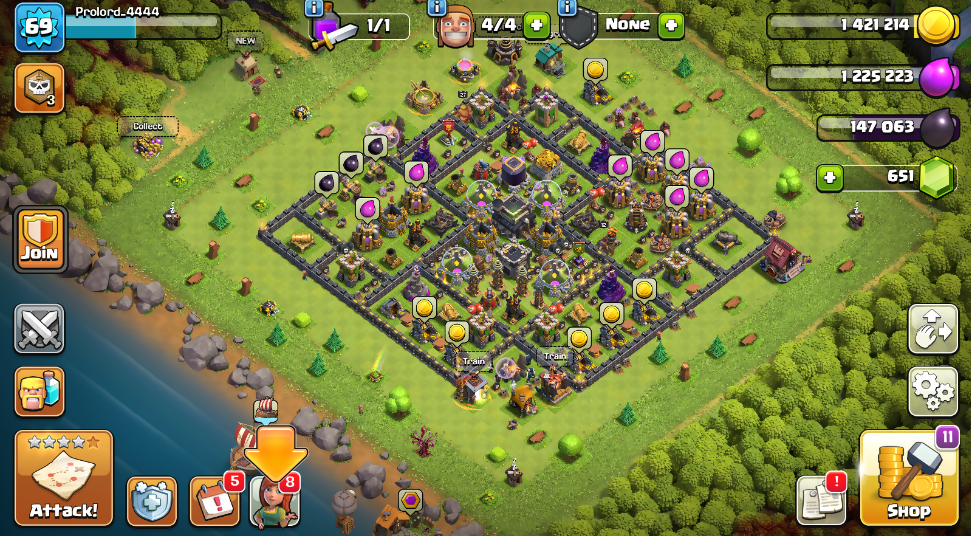Open the league trophy badge icon
The image size is (971, 536).
point(40,89)
